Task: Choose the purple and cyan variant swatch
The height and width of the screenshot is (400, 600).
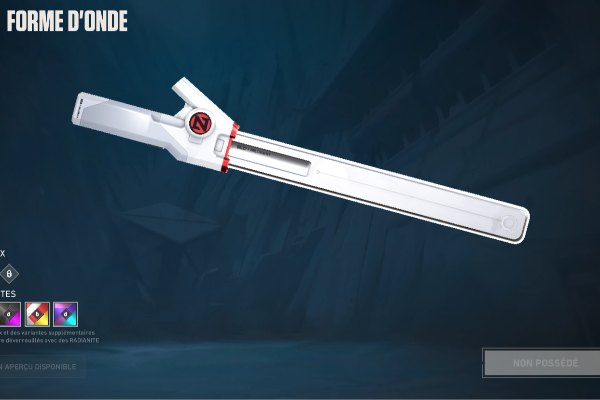Action: (x=65, y=314)
